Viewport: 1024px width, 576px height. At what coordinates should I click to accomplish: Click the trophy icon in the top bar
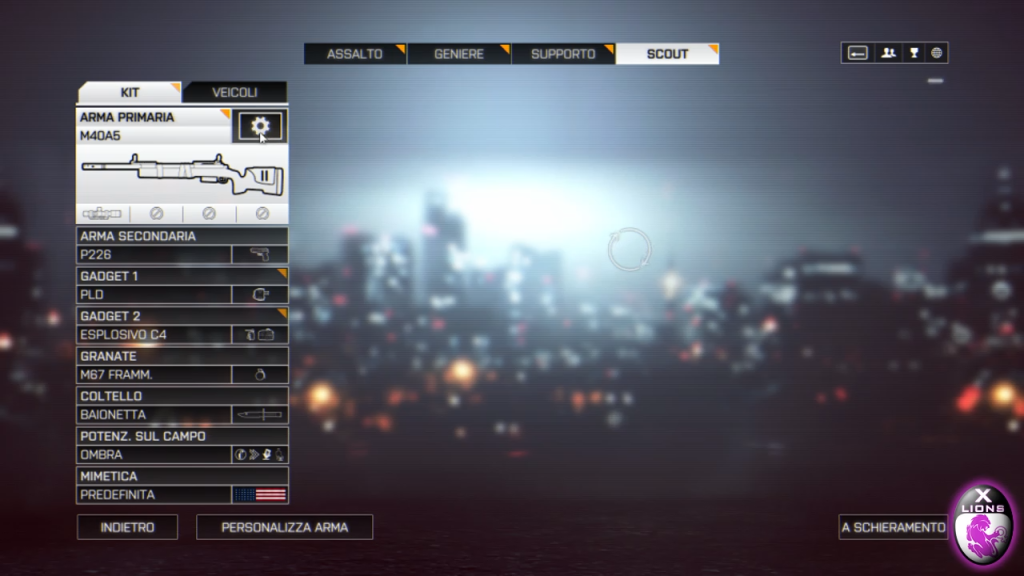(913, 53)
